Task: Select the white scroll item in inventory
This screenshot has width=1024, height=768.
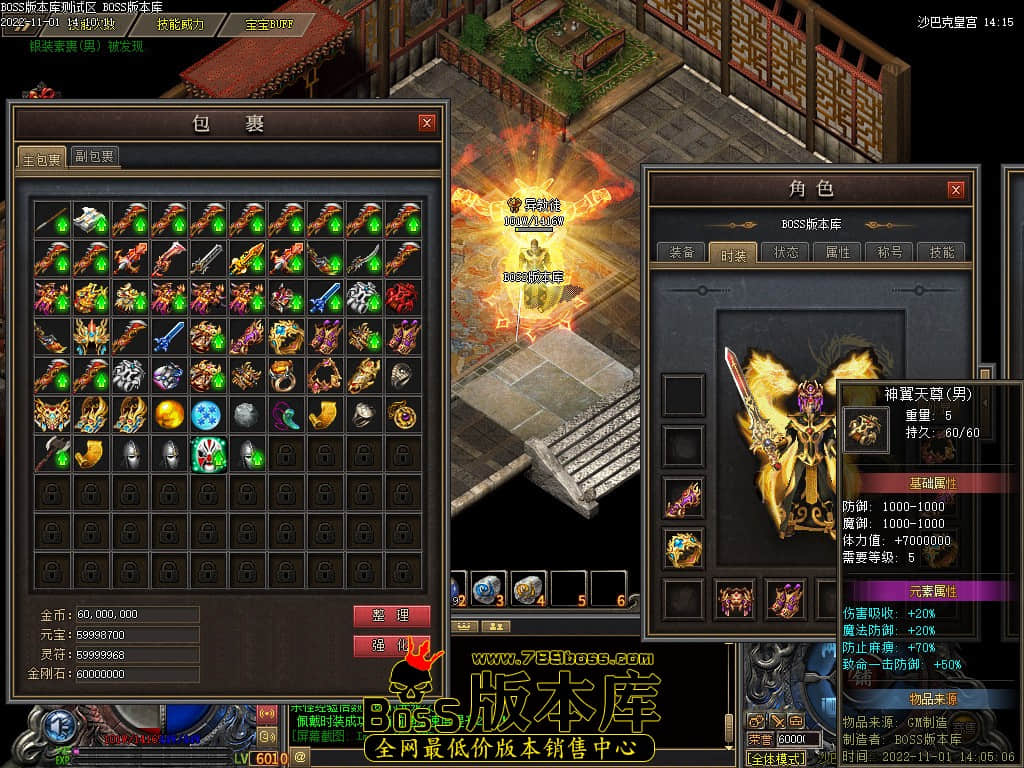Action: [91, 219]
